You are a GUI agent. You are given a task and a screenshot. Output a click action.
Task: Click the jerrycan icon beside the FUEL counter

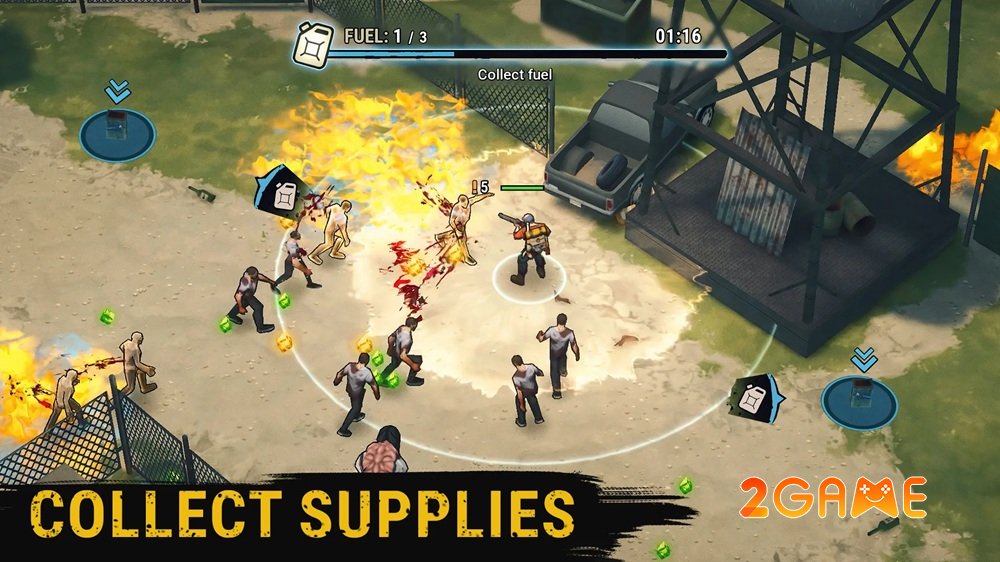point(312,46)
